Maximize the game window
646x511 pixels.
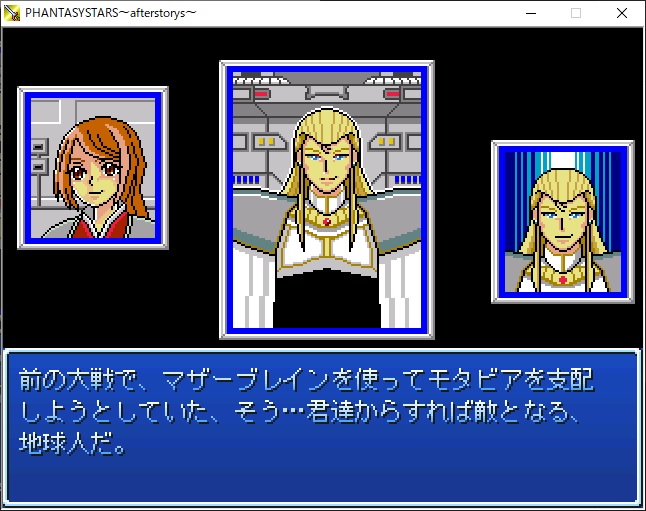pyautogui.click(x=576, y=13)
